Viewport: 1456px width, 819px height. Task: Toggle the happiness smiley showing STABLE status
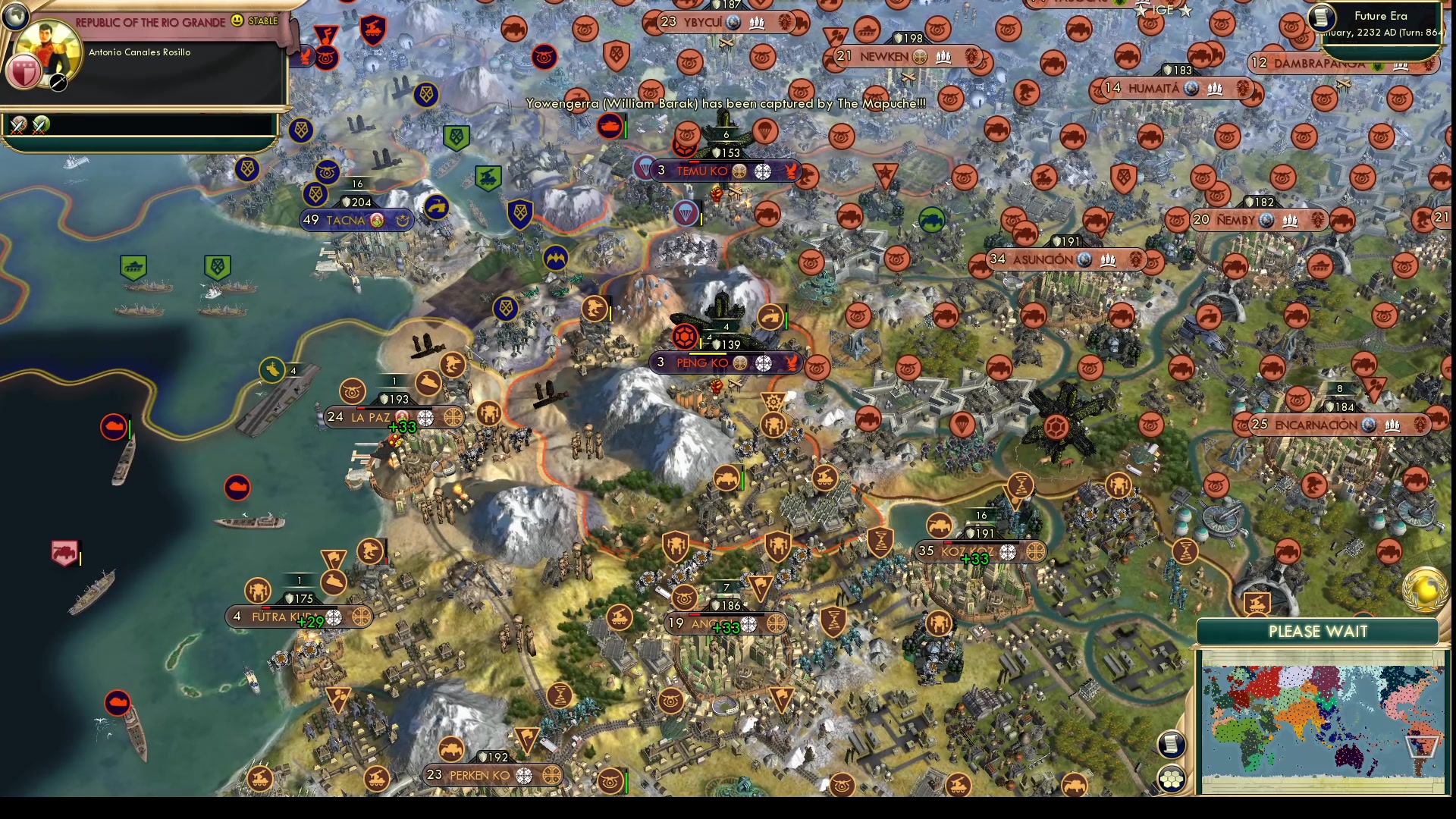[x=237, y=22]
